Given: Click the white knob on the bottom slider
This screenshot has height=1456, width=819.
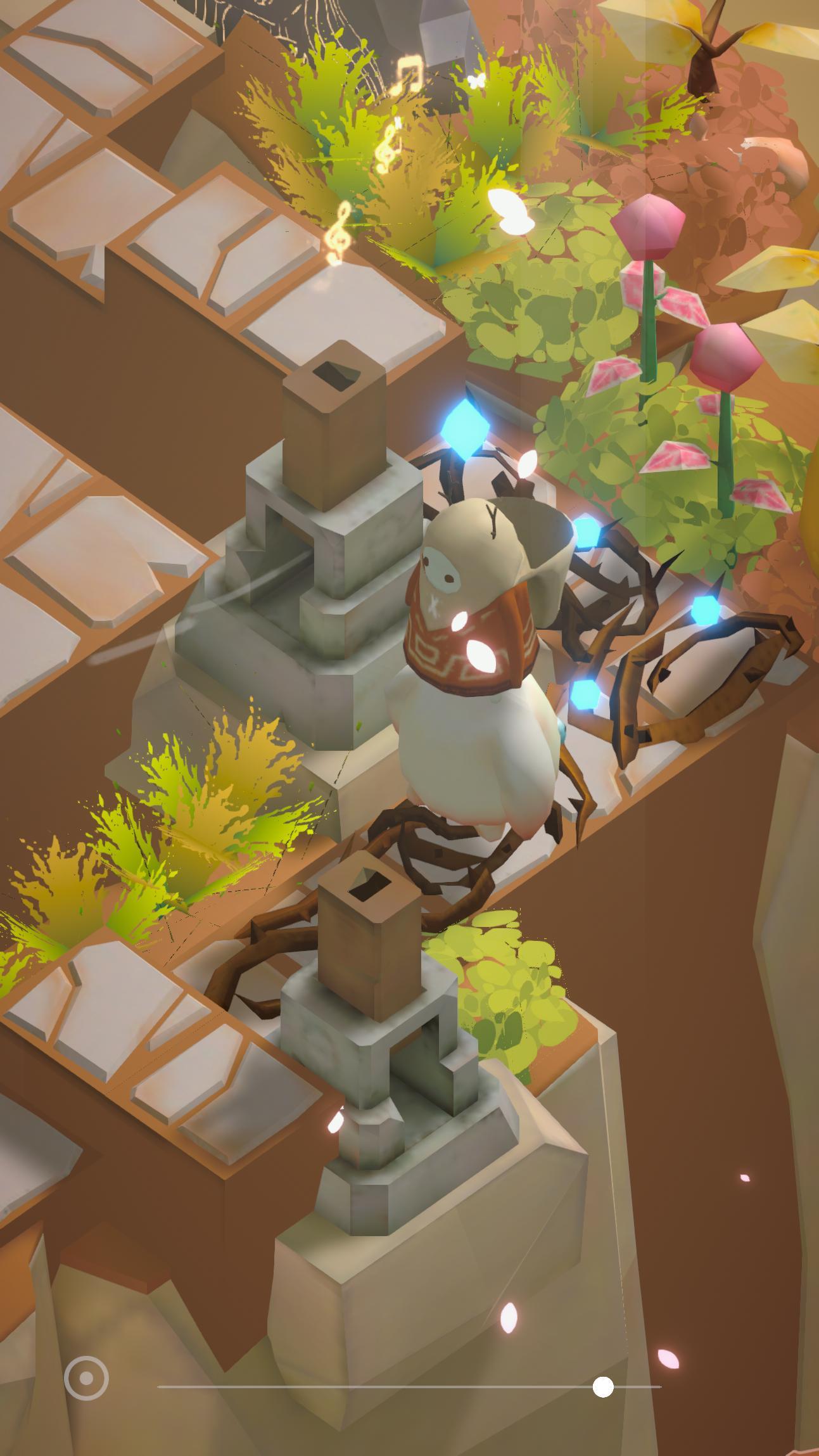Looking at the screenshot, I should point(603,1388).
